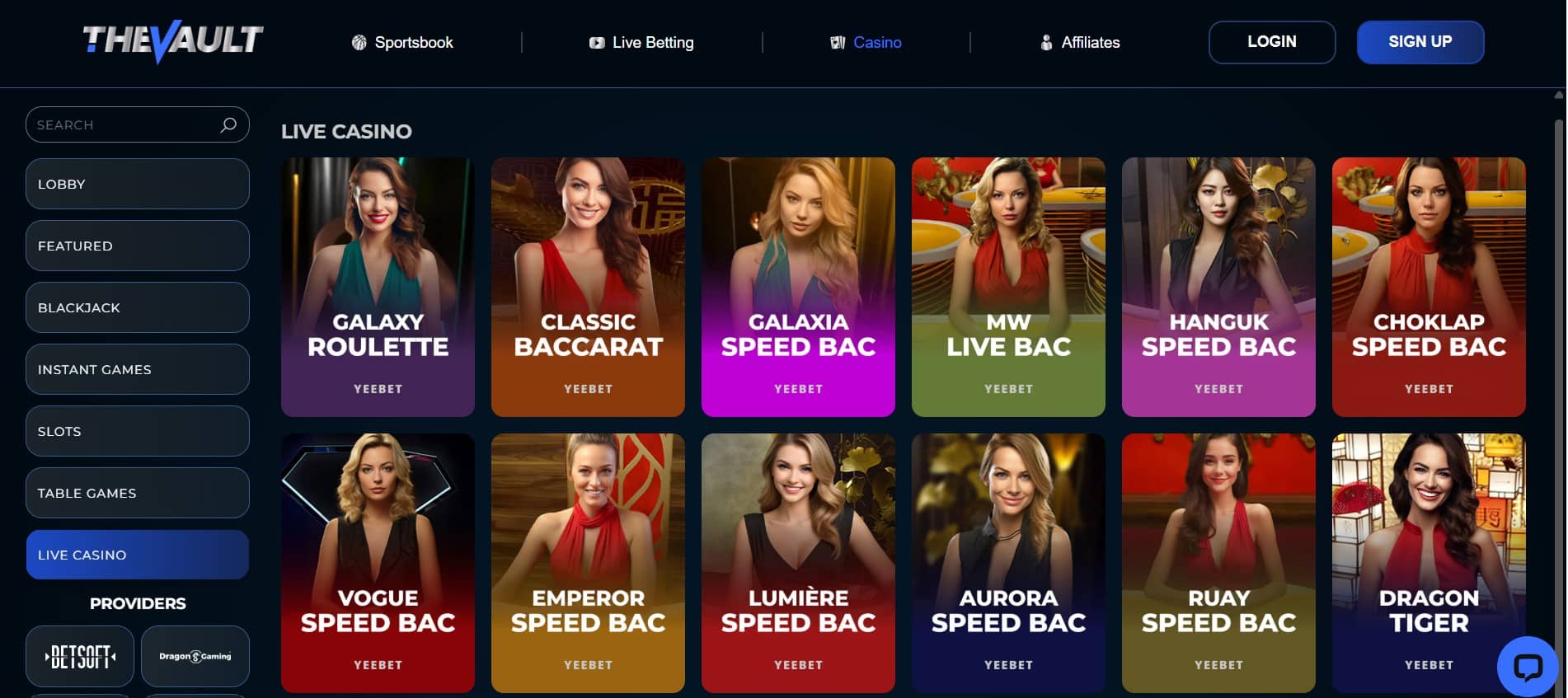The image size is (1568, 698).
Task: Filter games by Dragon Gaming provider
Action: [195, 656]
